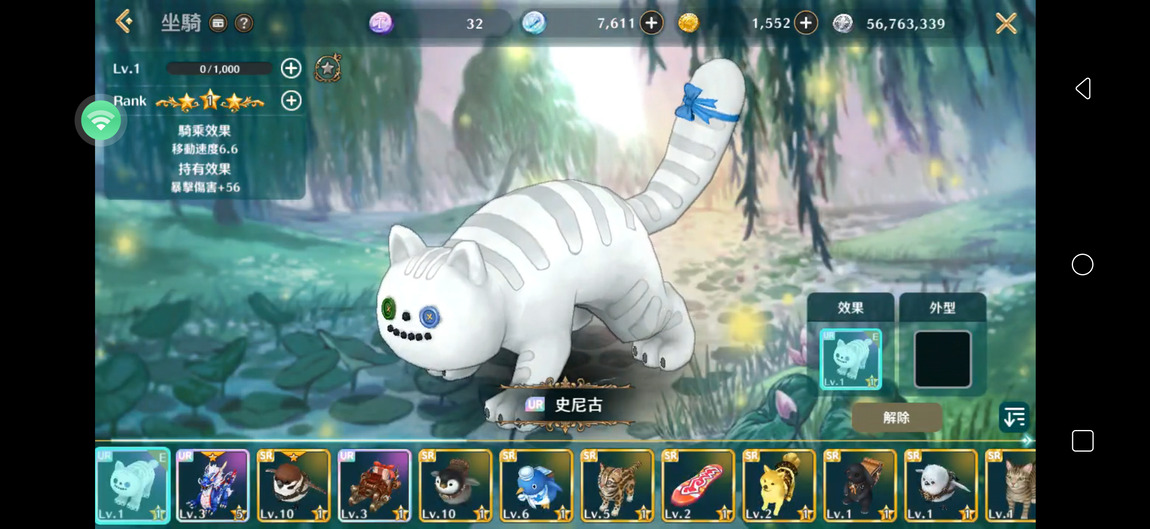The width and height of the screenshot is (1150, 529).
Task: Increase mount Rank with the plus button
Action: [291, 100]
